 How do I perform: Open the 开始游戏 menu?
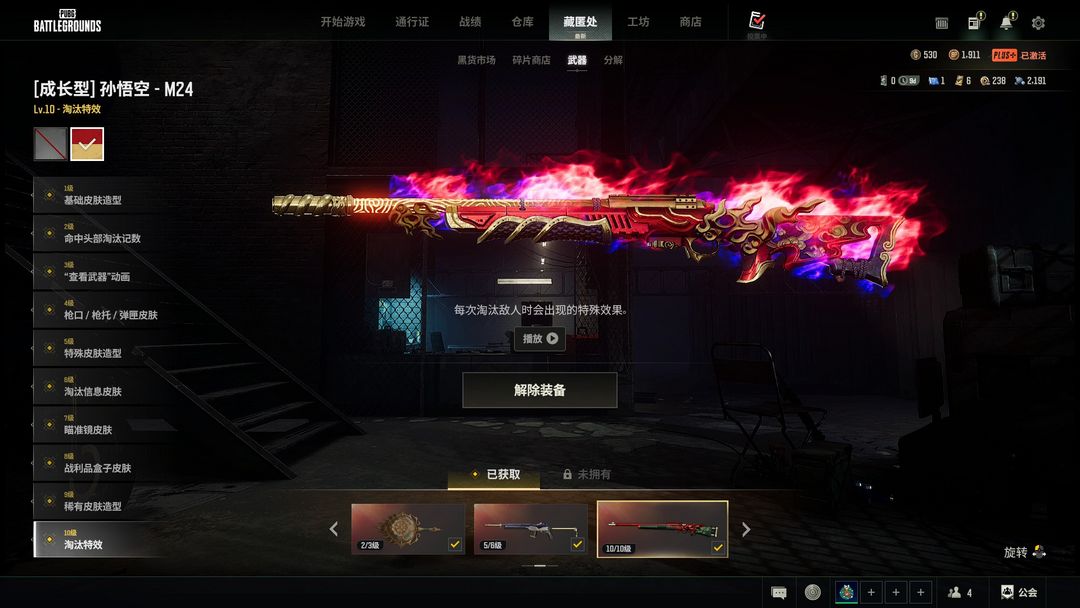tap(342, 22)
